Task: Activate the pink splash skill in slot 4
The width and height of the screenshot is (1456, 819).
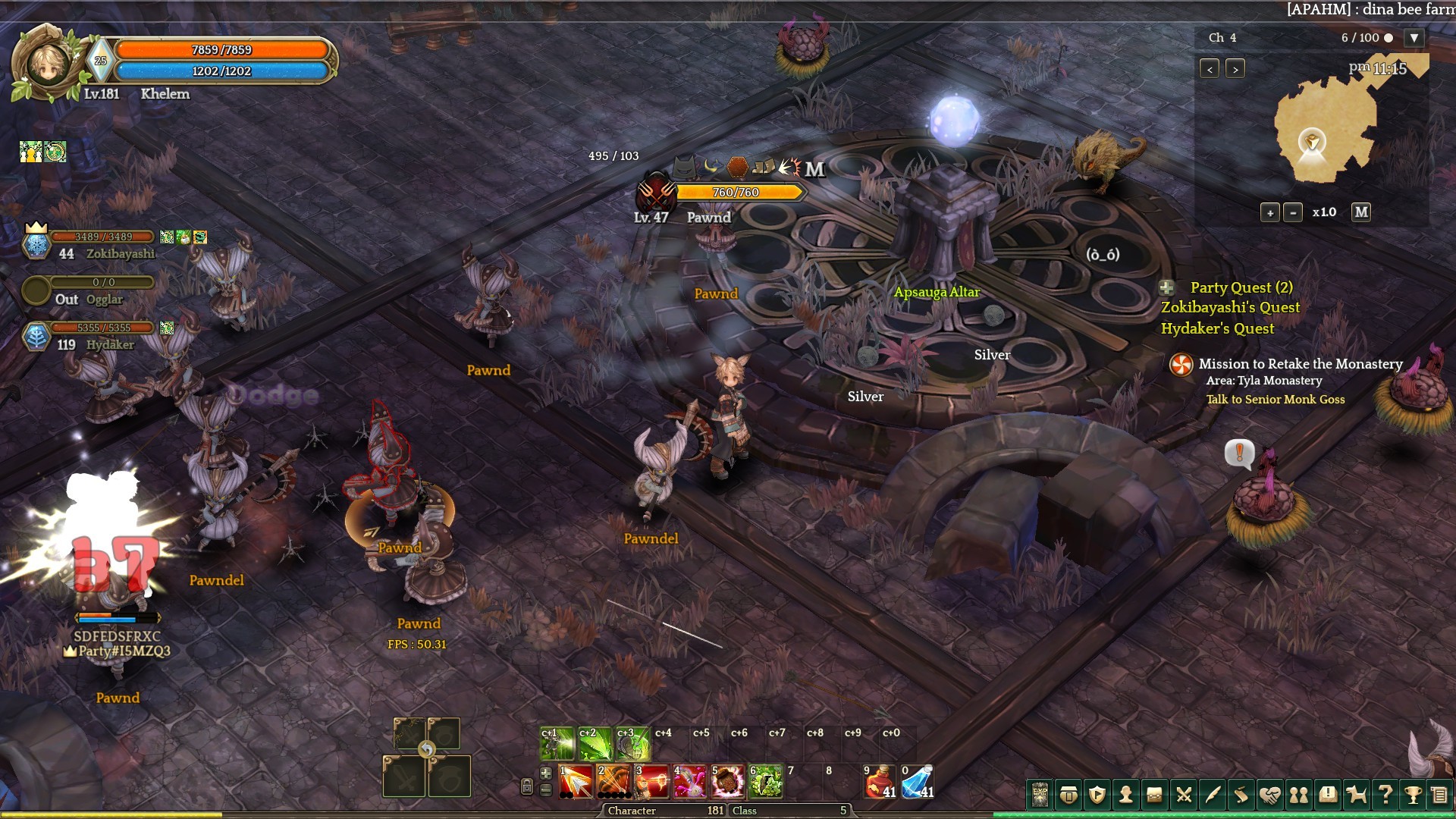Action: coord(690,782)
